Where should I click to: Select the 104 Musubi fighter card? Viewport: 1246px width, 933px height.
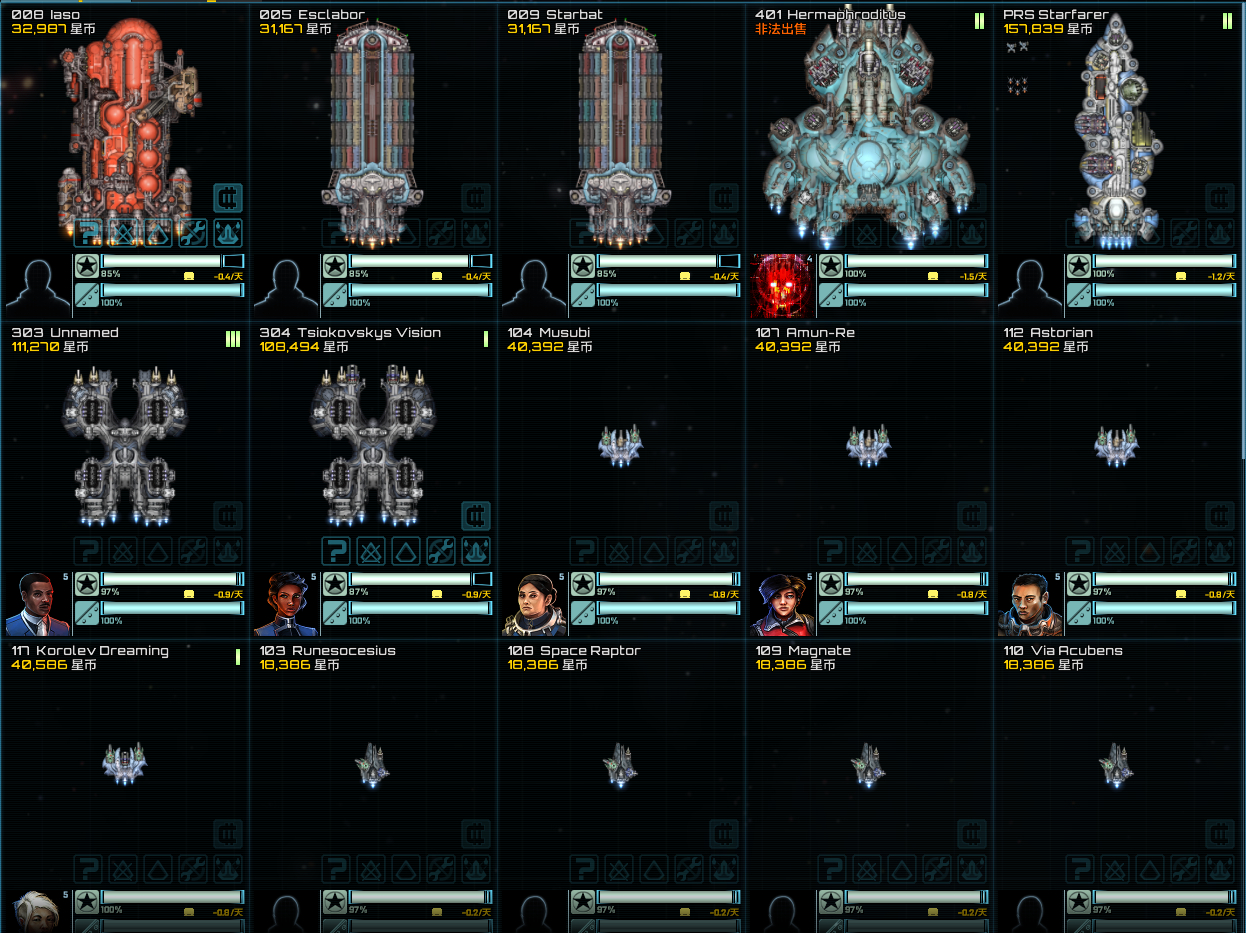point(621,445)
